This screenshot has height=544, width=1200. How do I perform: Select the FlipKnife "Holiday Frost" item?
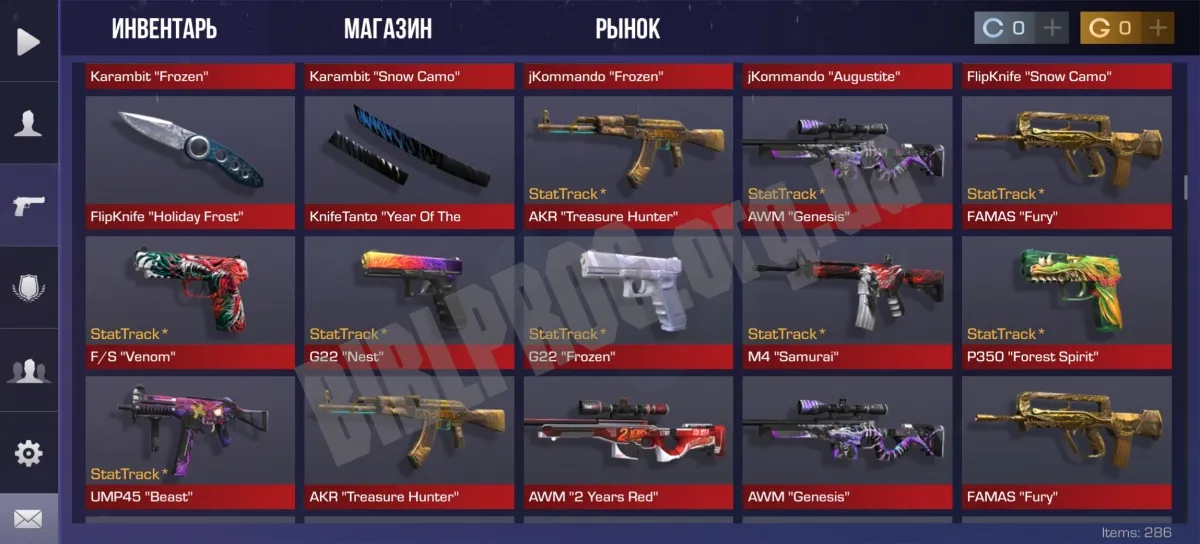click(190, 162)
